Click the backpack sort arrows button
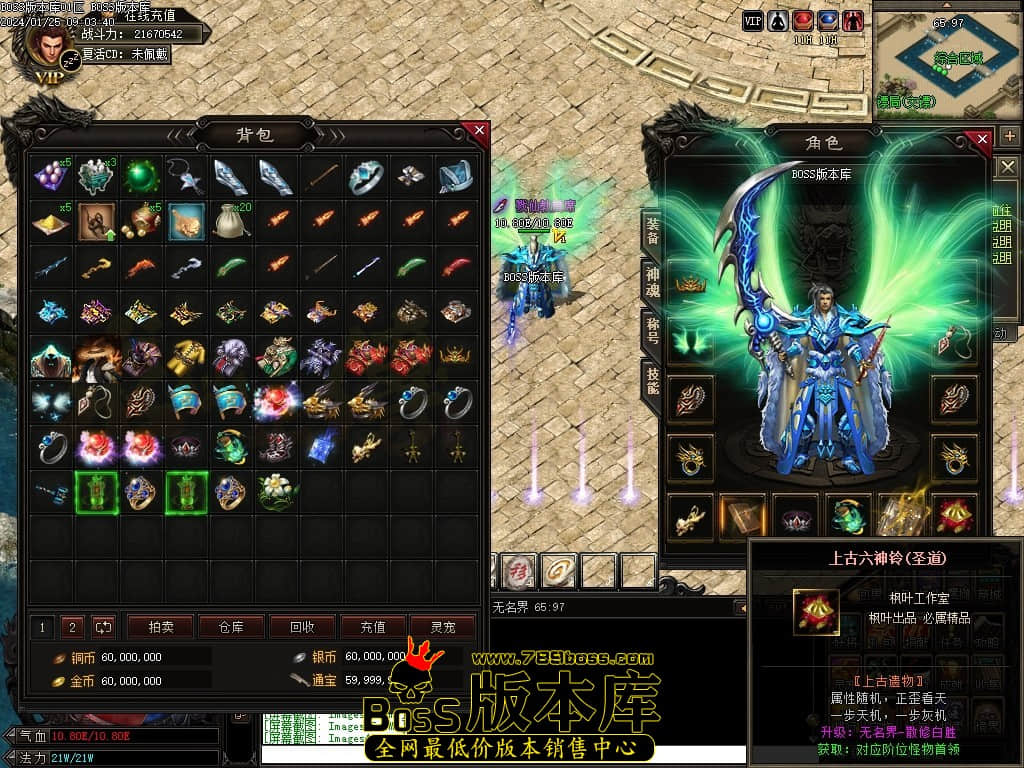The height and width of the screenshot is (768, 1024). [103, 627]
